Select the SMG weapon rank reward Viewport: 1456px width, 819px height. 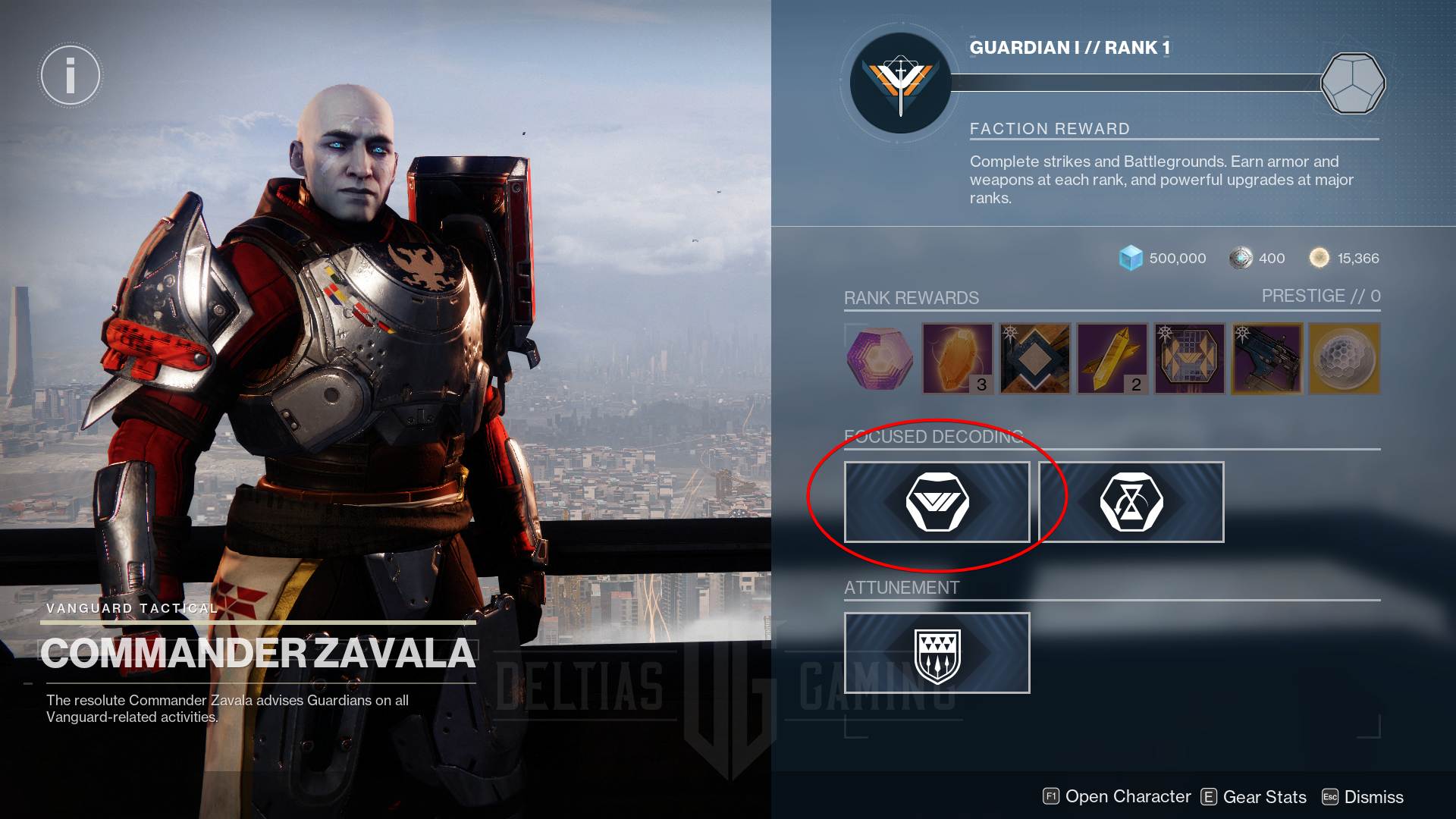tap(1267, 359)
